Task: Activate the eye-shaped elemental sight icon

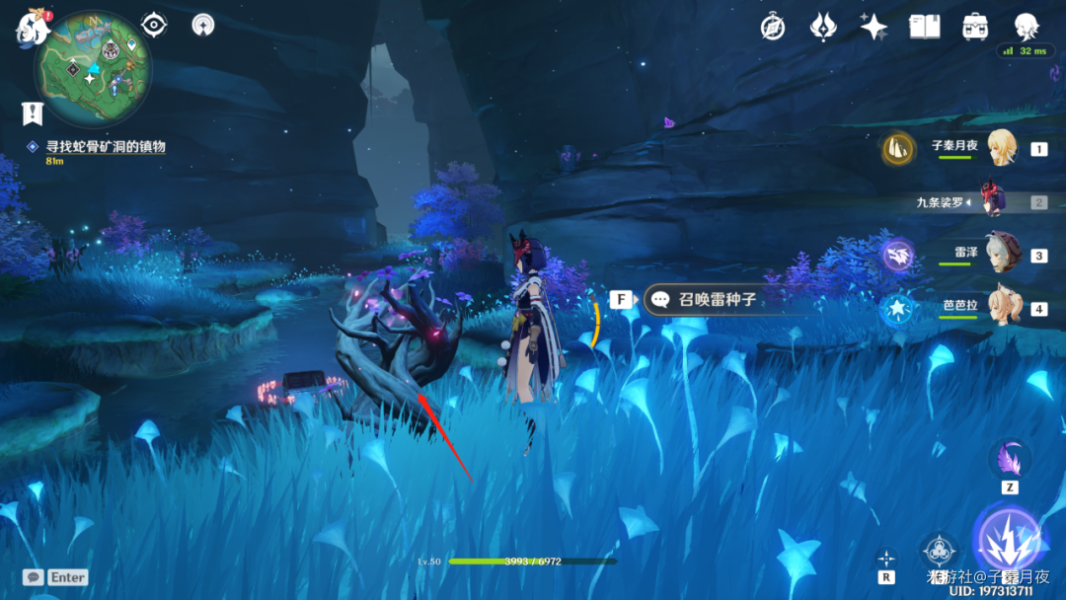Action: 154,25
